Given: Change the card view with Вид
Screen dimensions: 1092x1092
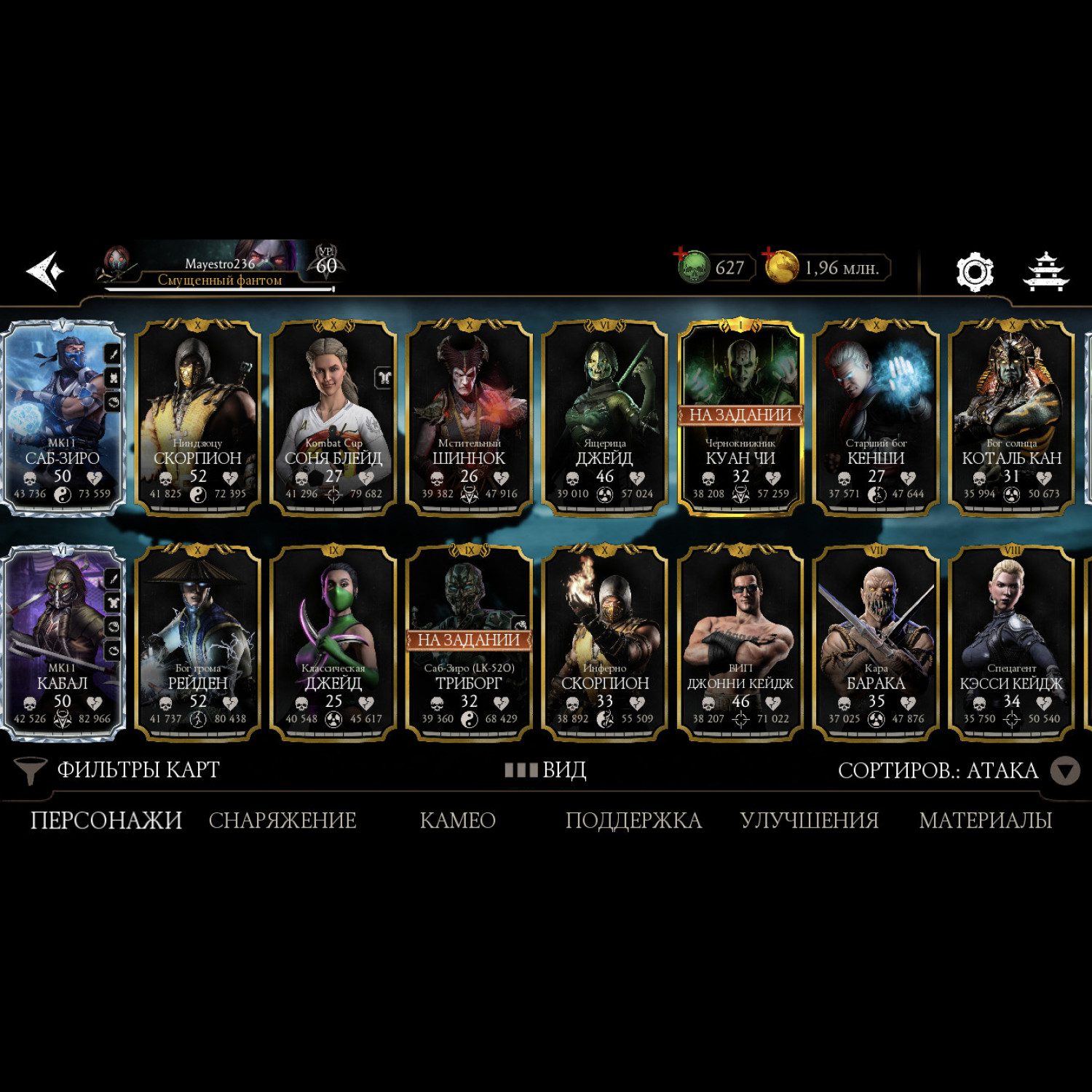Looking at the screenshot, I should (546, 770).
